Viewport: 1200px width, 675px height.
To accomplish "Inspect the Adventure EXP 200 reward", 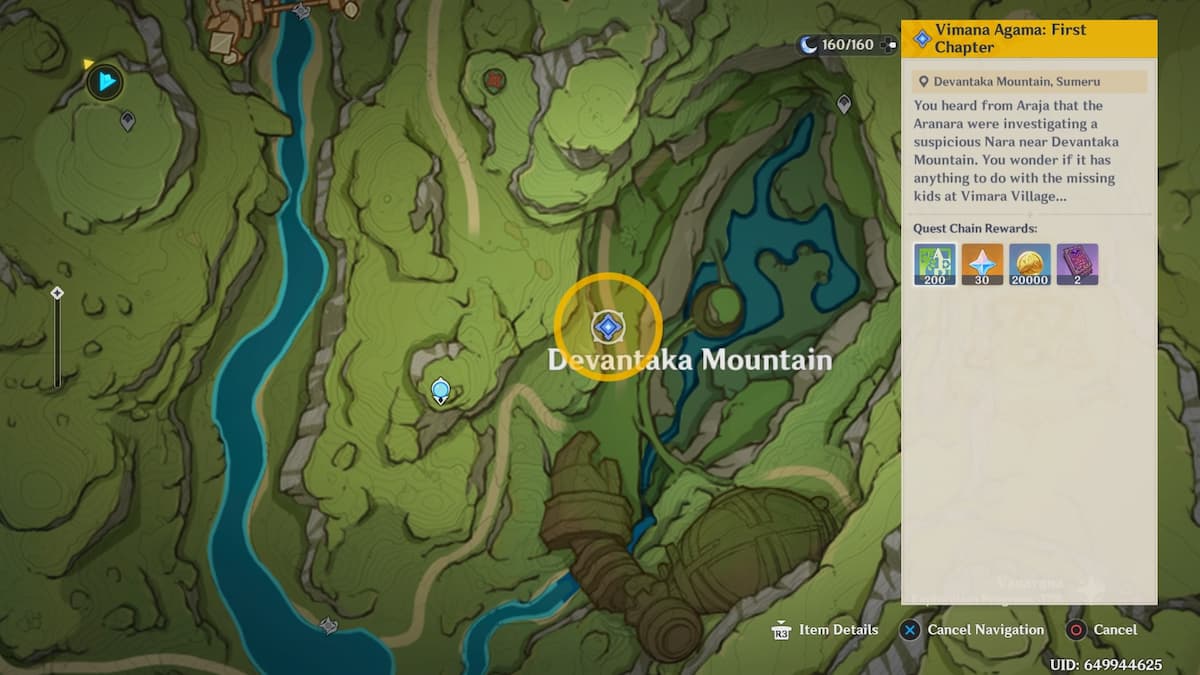I will click(934, 265).
